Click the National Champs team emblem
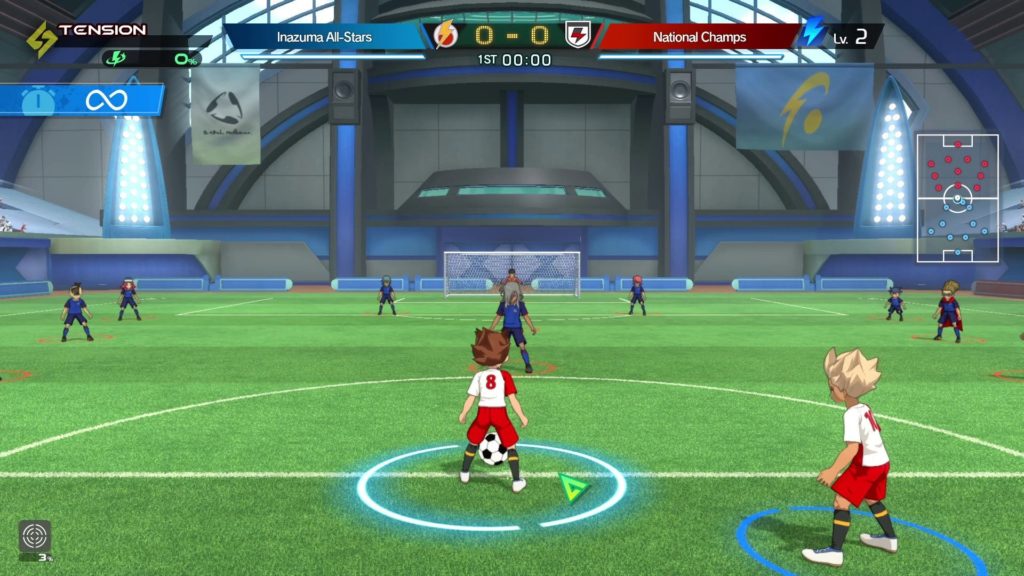 pos(577,36)
